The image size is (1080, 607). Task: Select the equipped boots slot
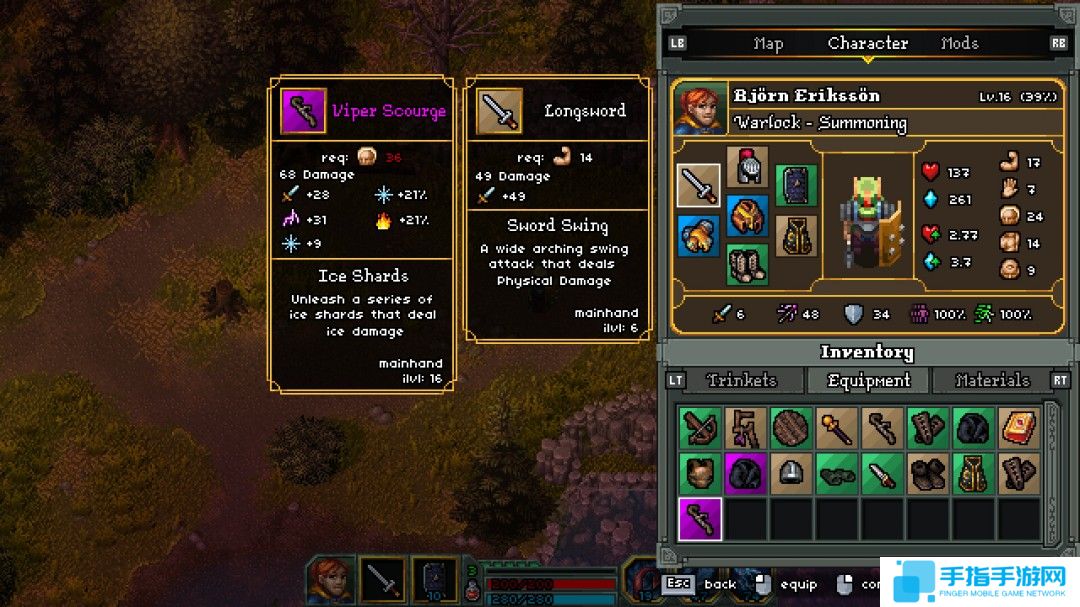coord(746,265)
